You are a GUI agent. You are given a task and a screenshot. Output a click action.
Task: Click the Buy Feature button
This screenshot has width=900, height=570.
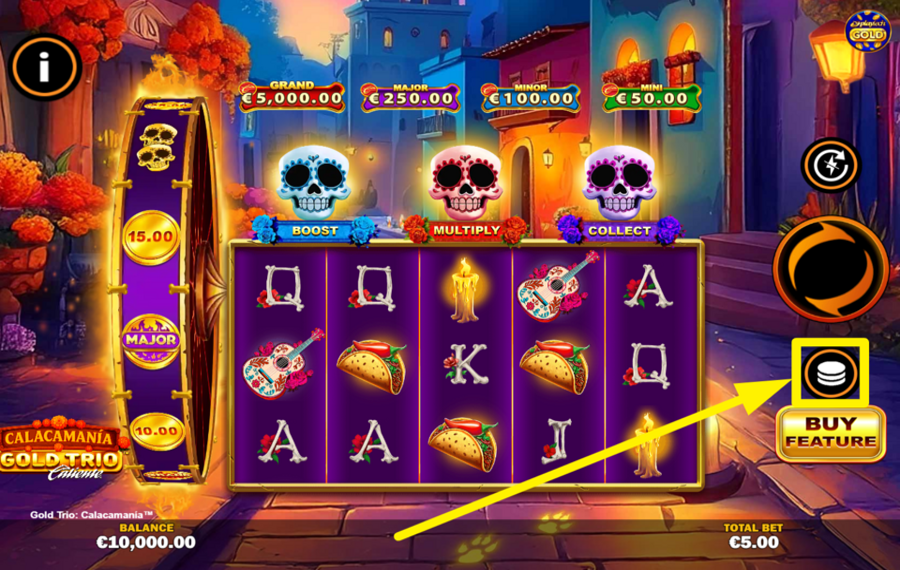click(830, 433)
